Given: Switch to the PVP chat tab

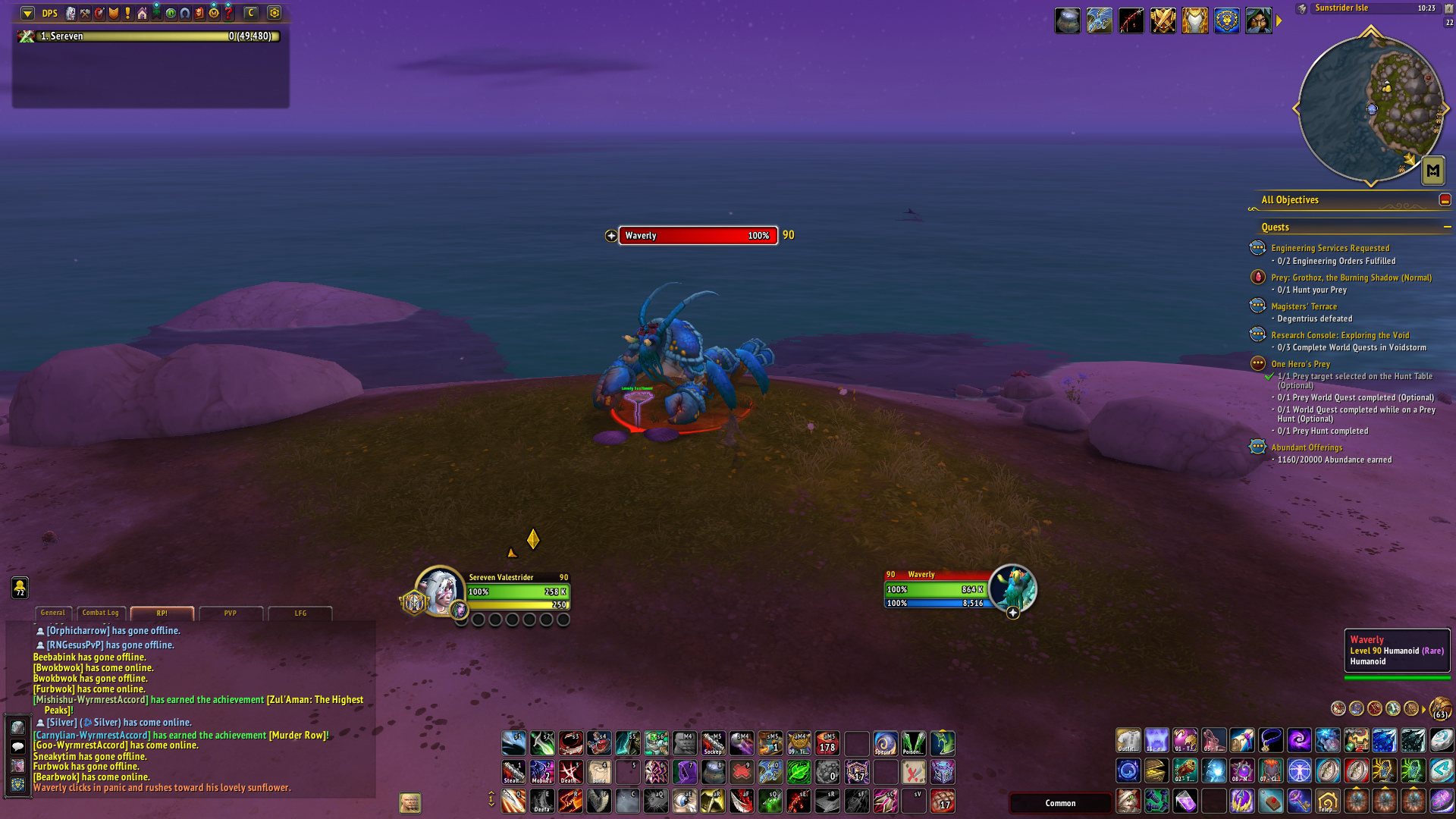Looking at the screenshot, I should (x=230, y=613).
